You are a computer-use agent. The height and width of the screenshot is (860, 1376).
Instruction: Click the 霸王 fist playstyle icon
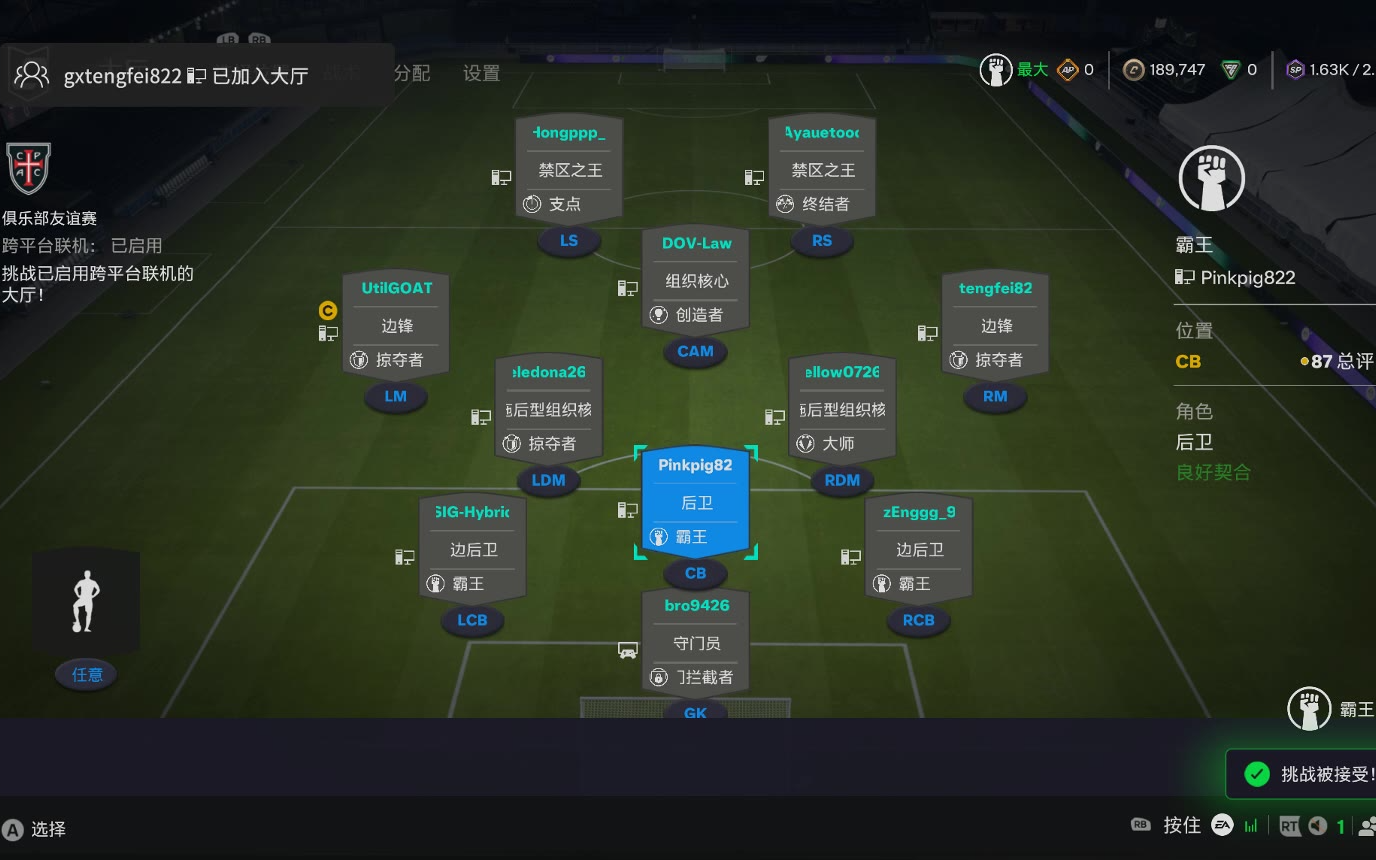[1211, 181]
